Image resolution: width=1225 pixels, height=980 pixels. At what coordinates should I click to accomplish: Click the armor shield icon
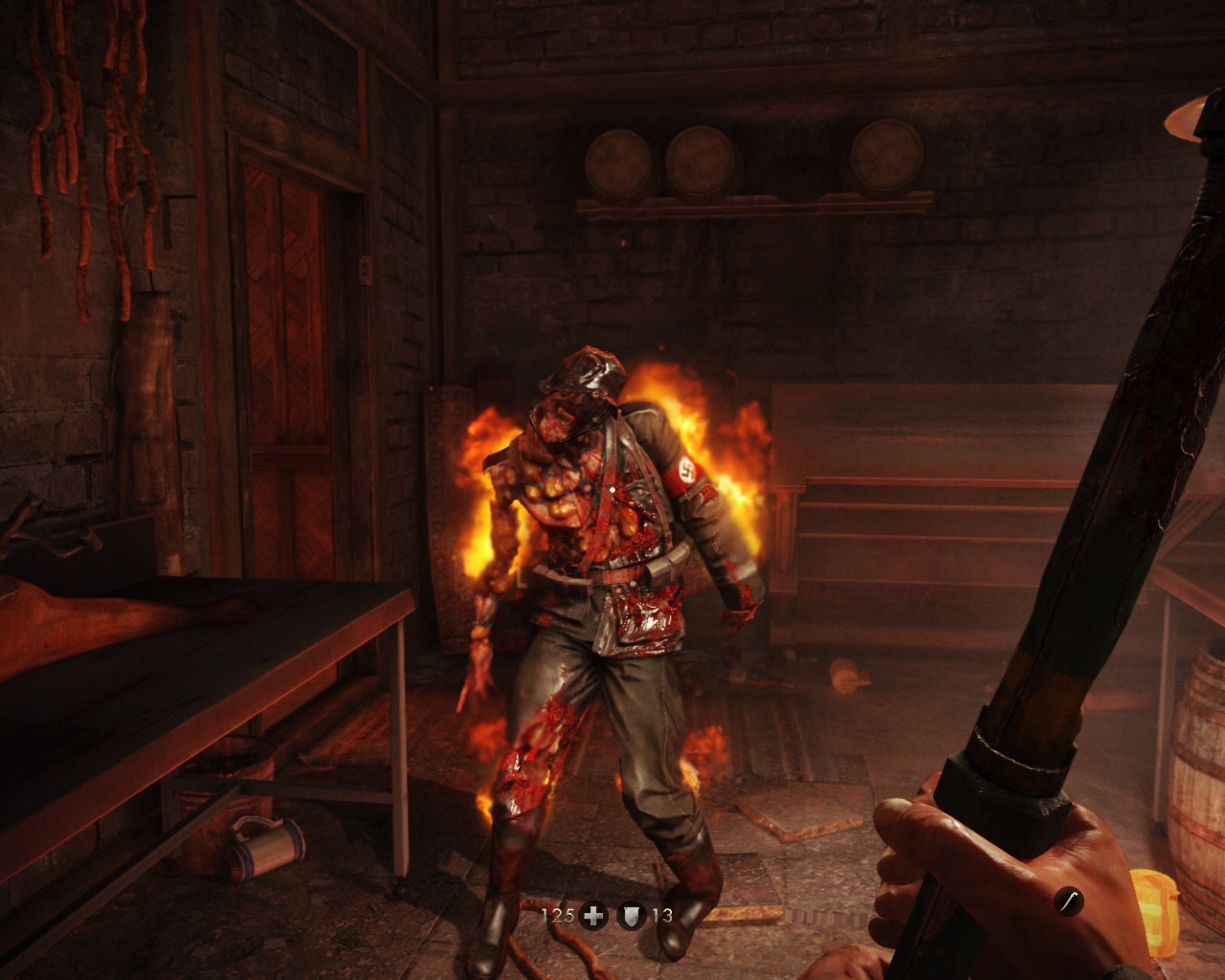point(632,916)
